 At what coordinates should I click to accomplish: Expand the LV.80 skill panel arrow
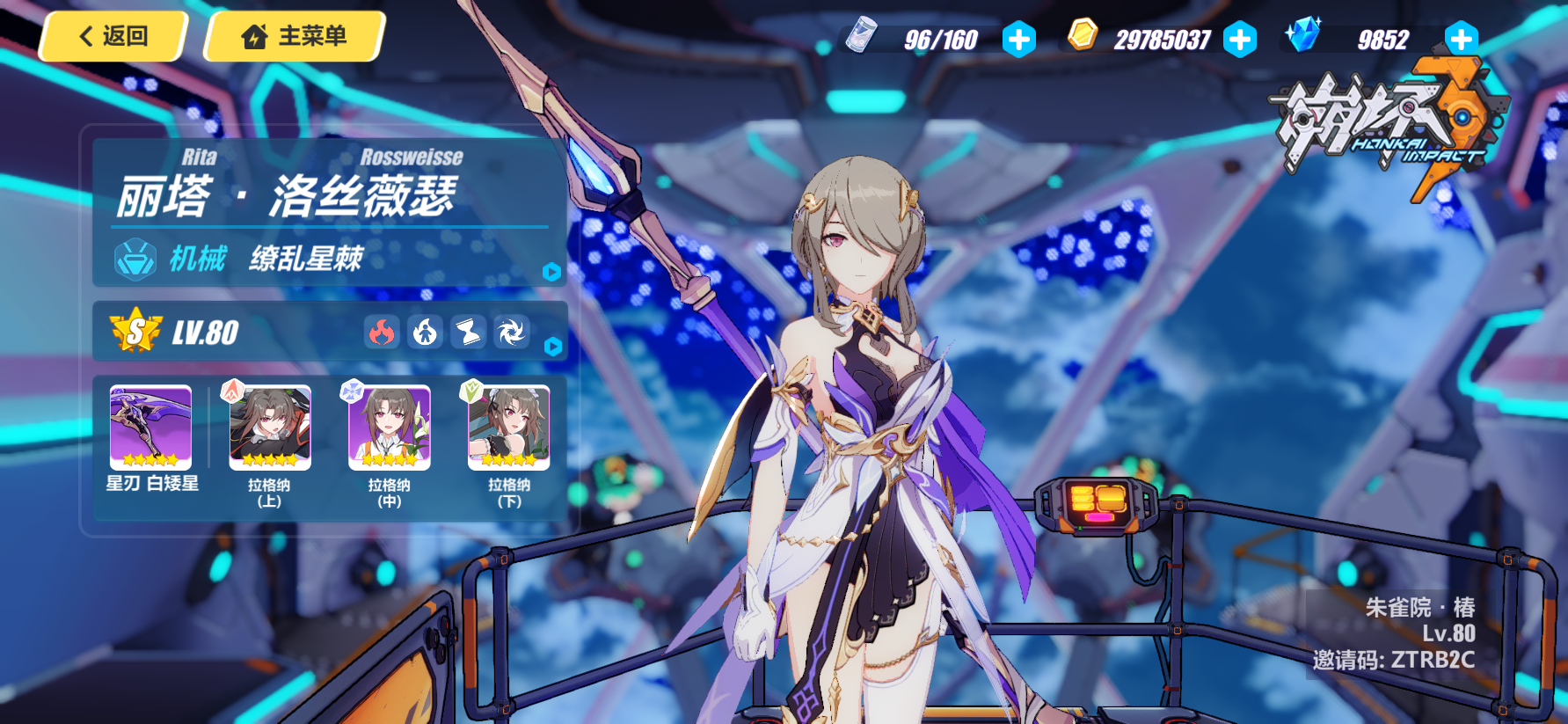(552, 347)
